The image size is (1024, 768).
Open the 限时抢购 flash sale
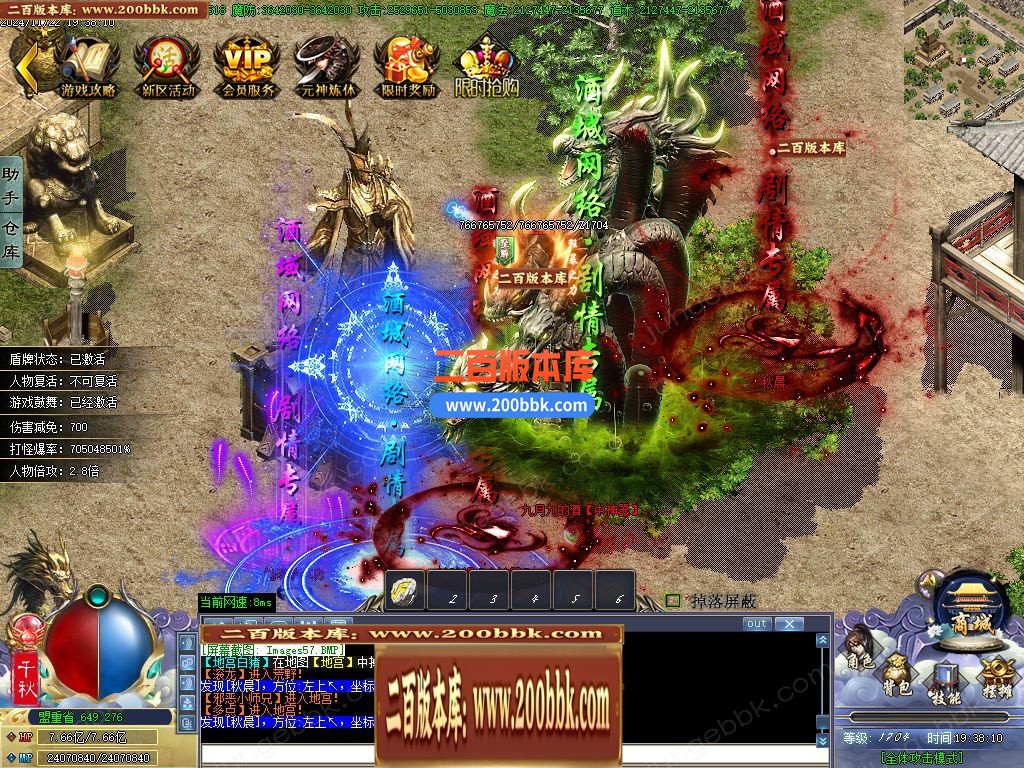pos(487,64)
